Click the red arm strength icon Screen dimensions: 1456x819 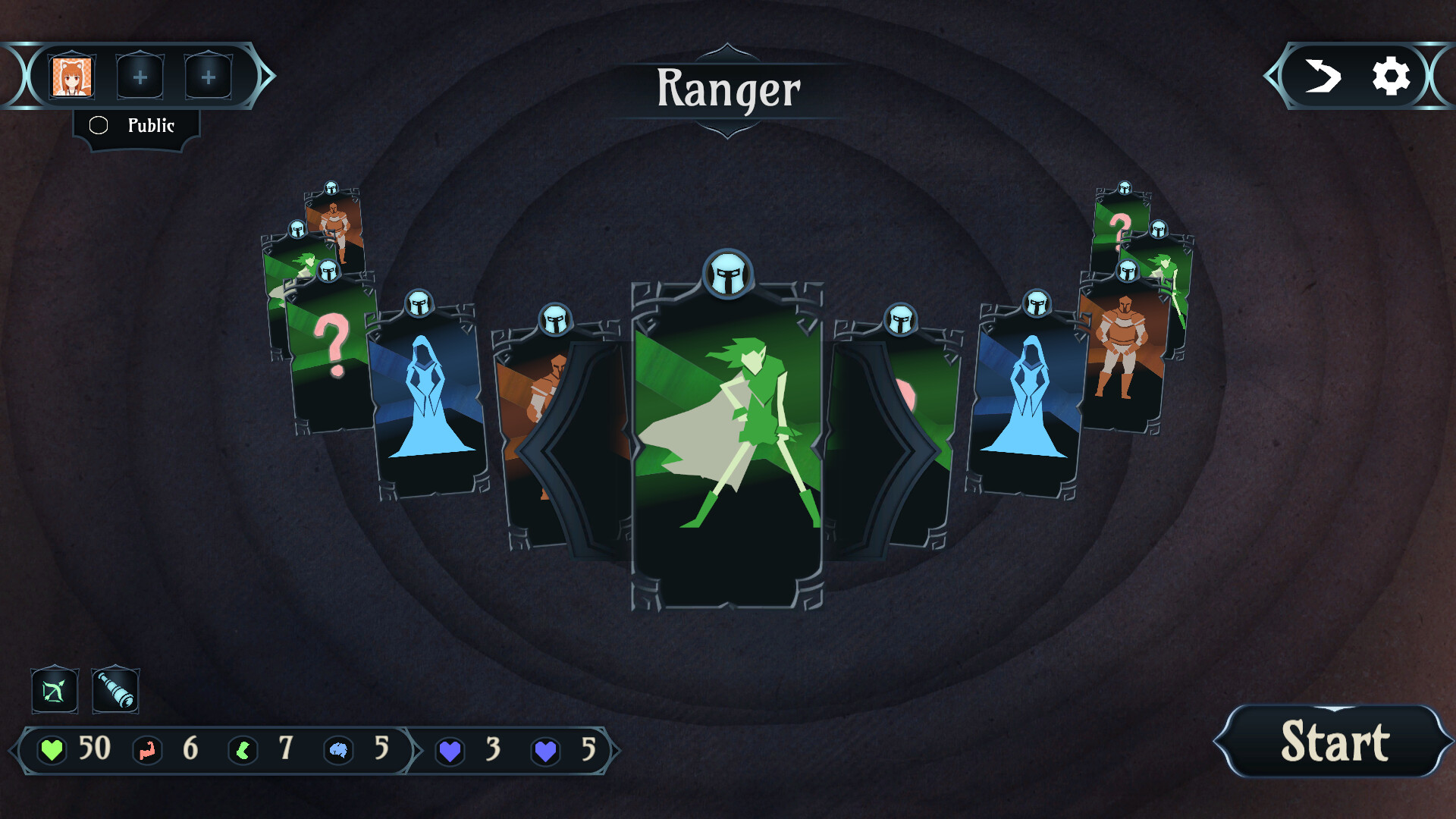pyautogui.click(x=148, y=751)
